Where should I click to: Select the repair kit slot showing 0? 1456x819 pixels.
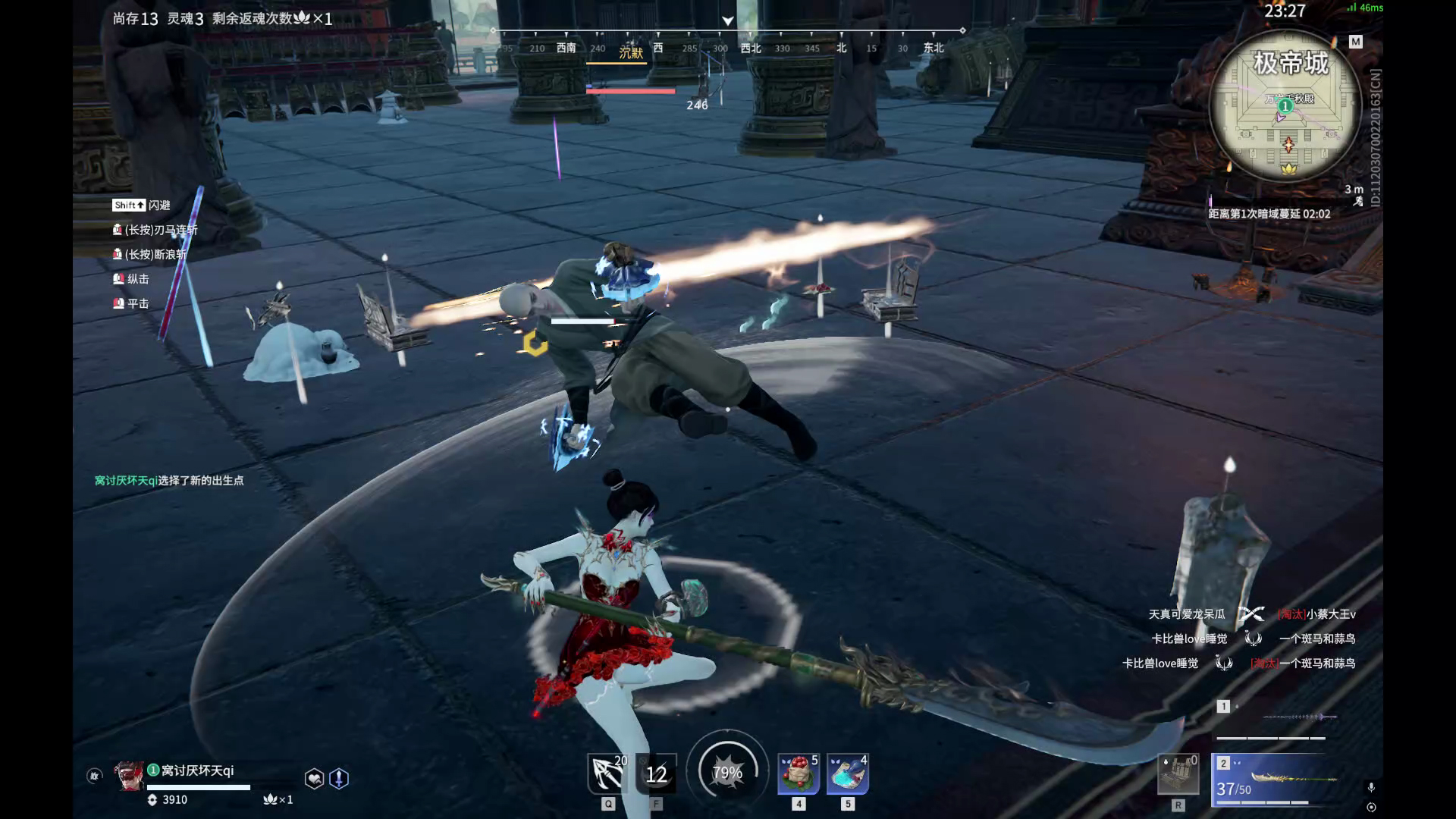pos(1178,774)
